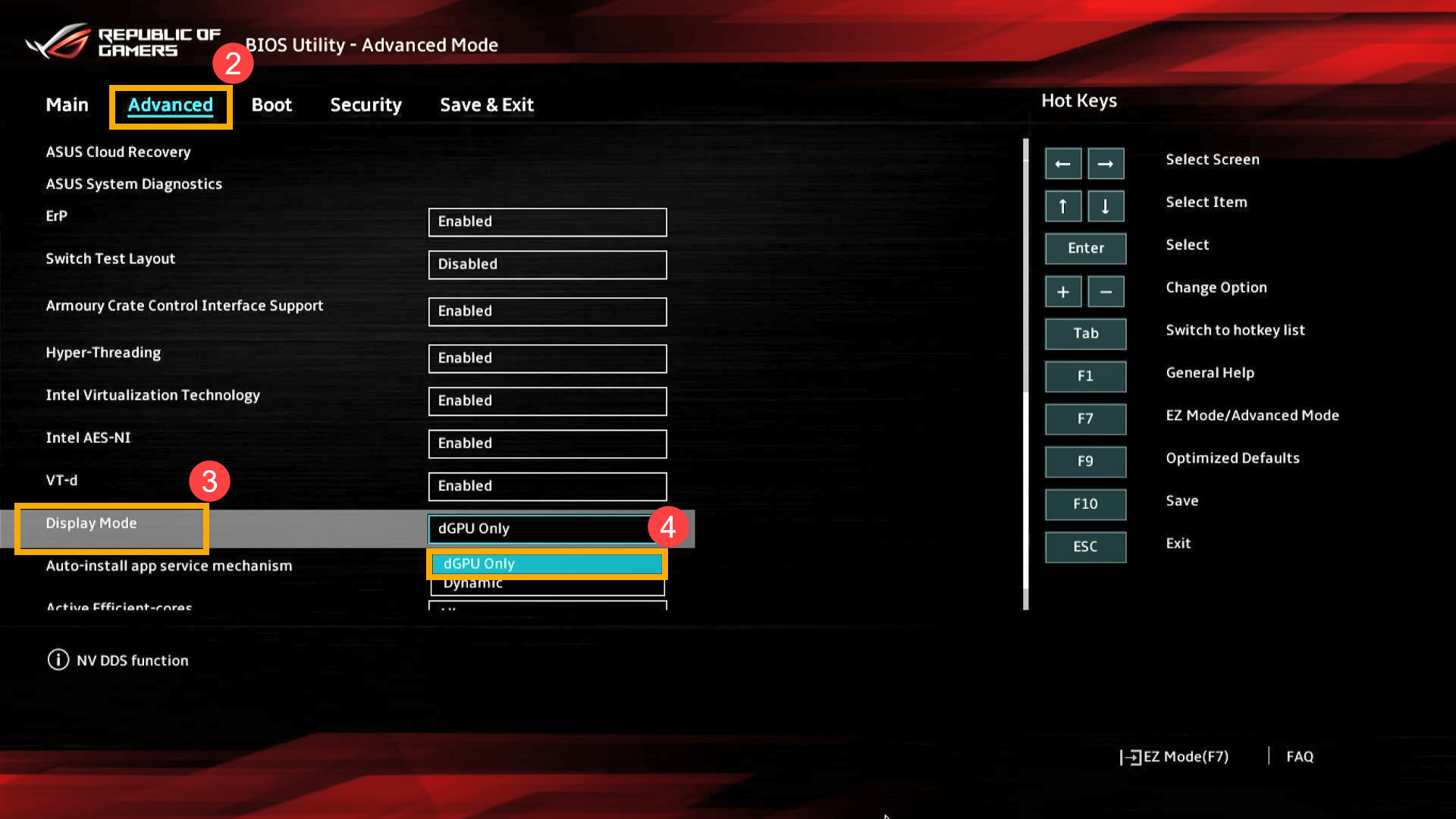The image size is (1456, 819).
Task: Choose dGPU Only in the Display Mode list
Action: click(547, 563)
